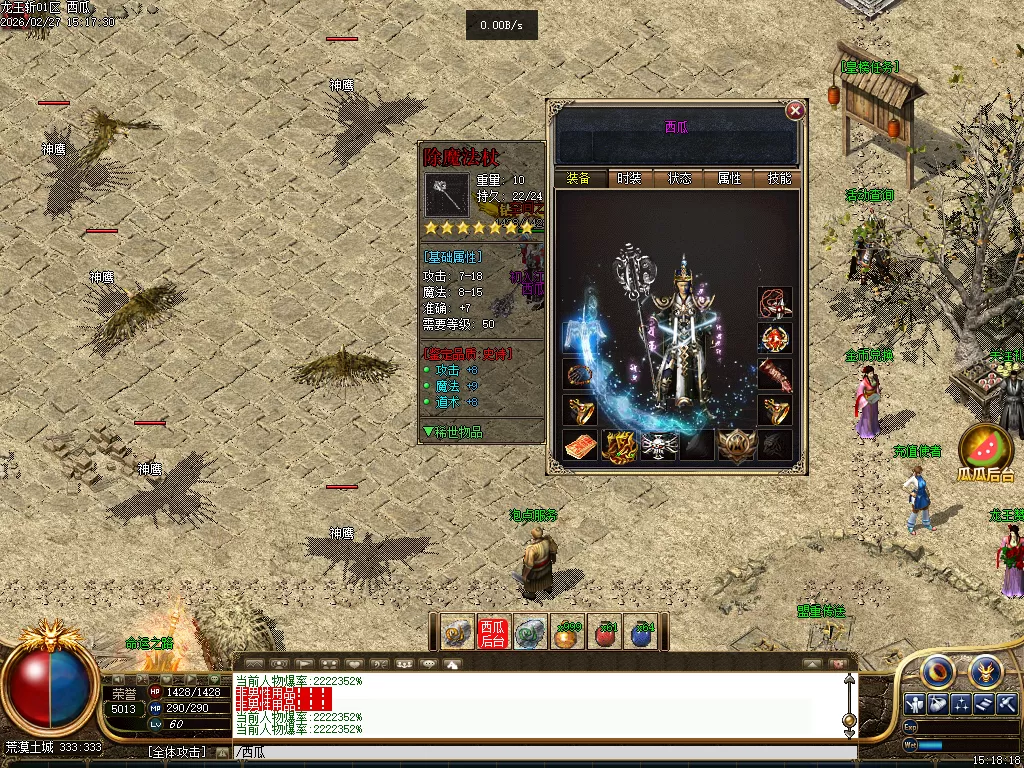
Task: Select the 技能 skills tab
Action: [779, 179]
